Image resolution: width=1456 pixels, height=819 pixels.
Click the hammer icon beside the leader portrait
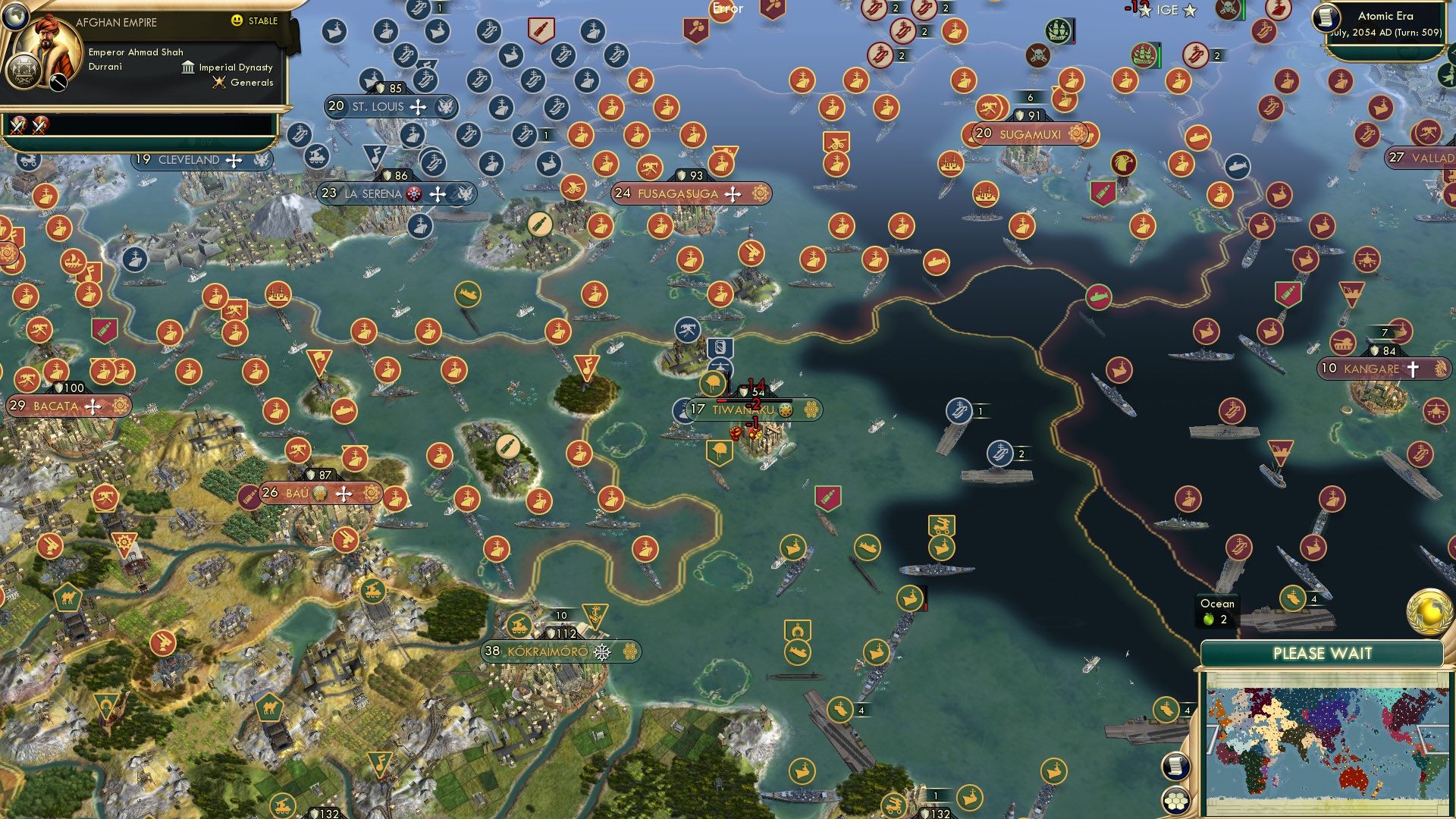click(x=57, y=80)
